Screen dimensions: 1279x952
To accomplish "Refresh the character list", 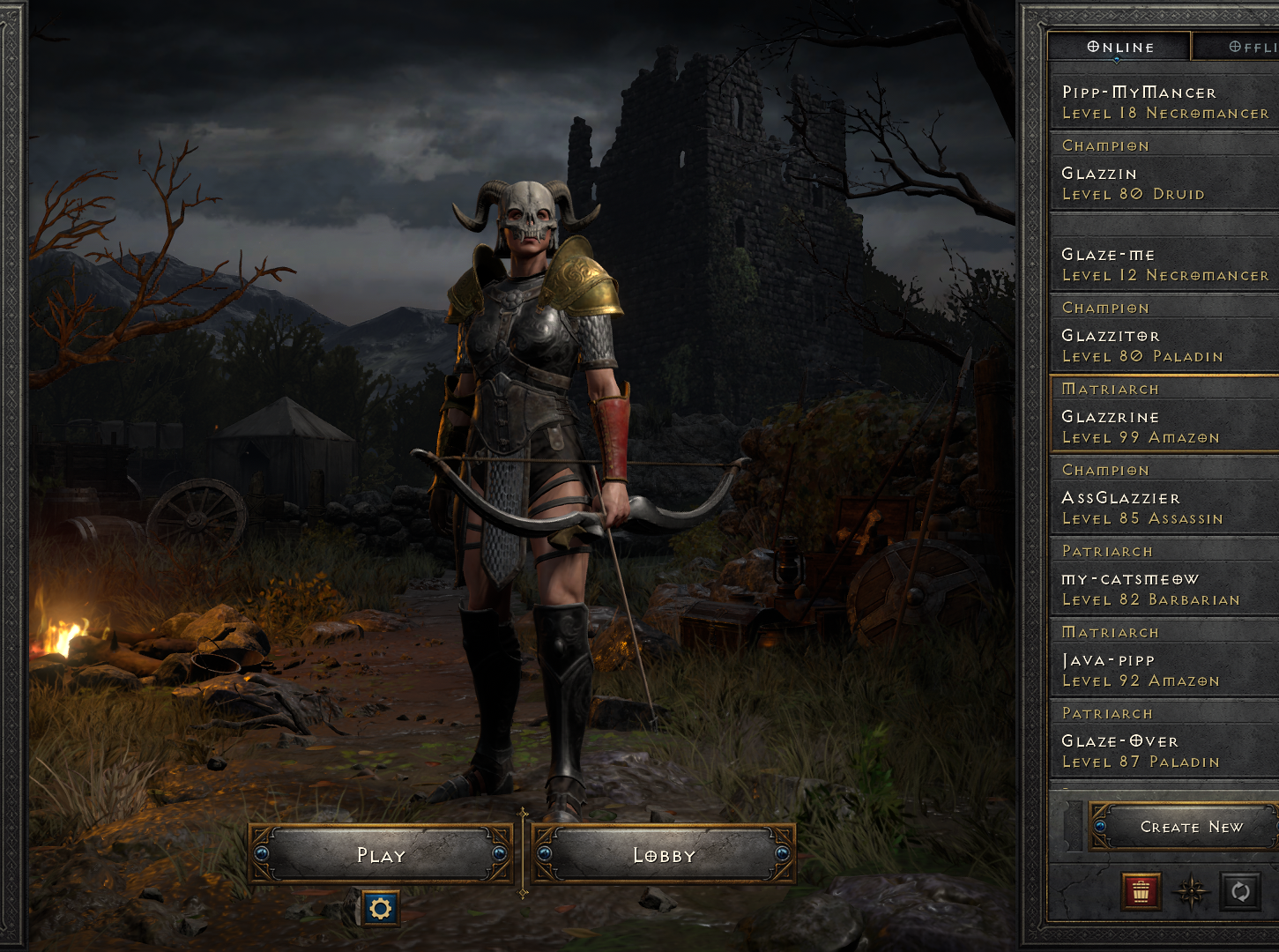I will [x=1242, y=892].
